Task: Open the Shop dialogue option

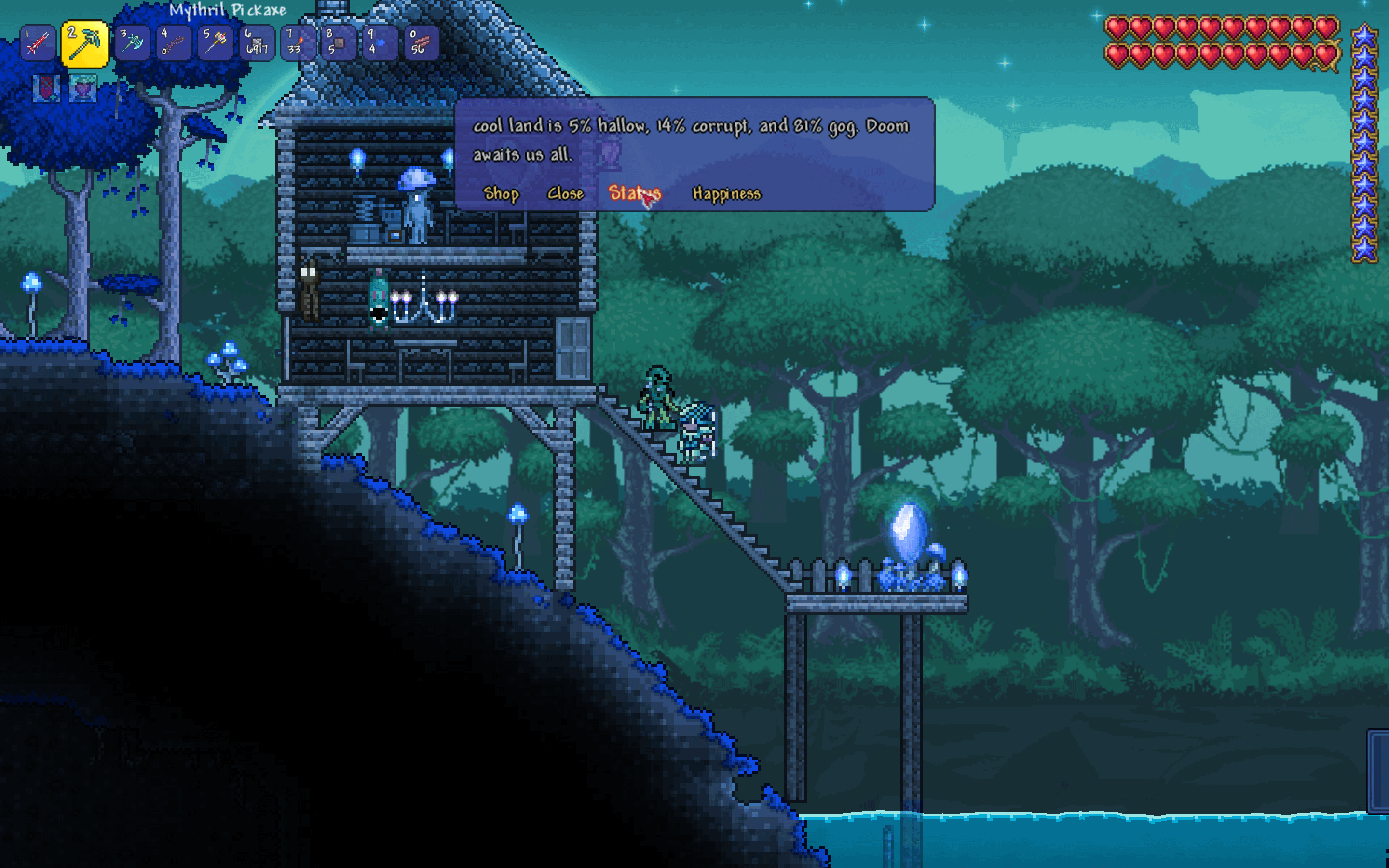Action: click(x=501, y=193)
